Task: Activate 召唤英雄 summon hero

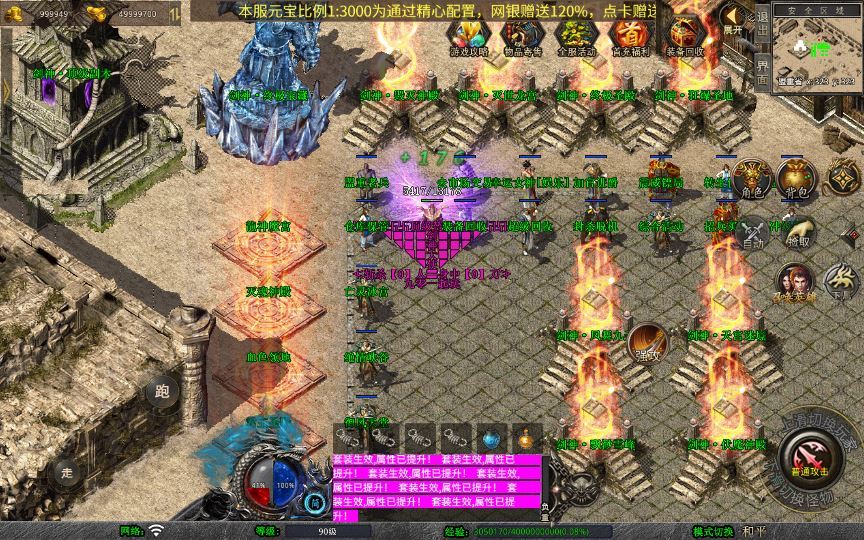Action: pos(793,281)
